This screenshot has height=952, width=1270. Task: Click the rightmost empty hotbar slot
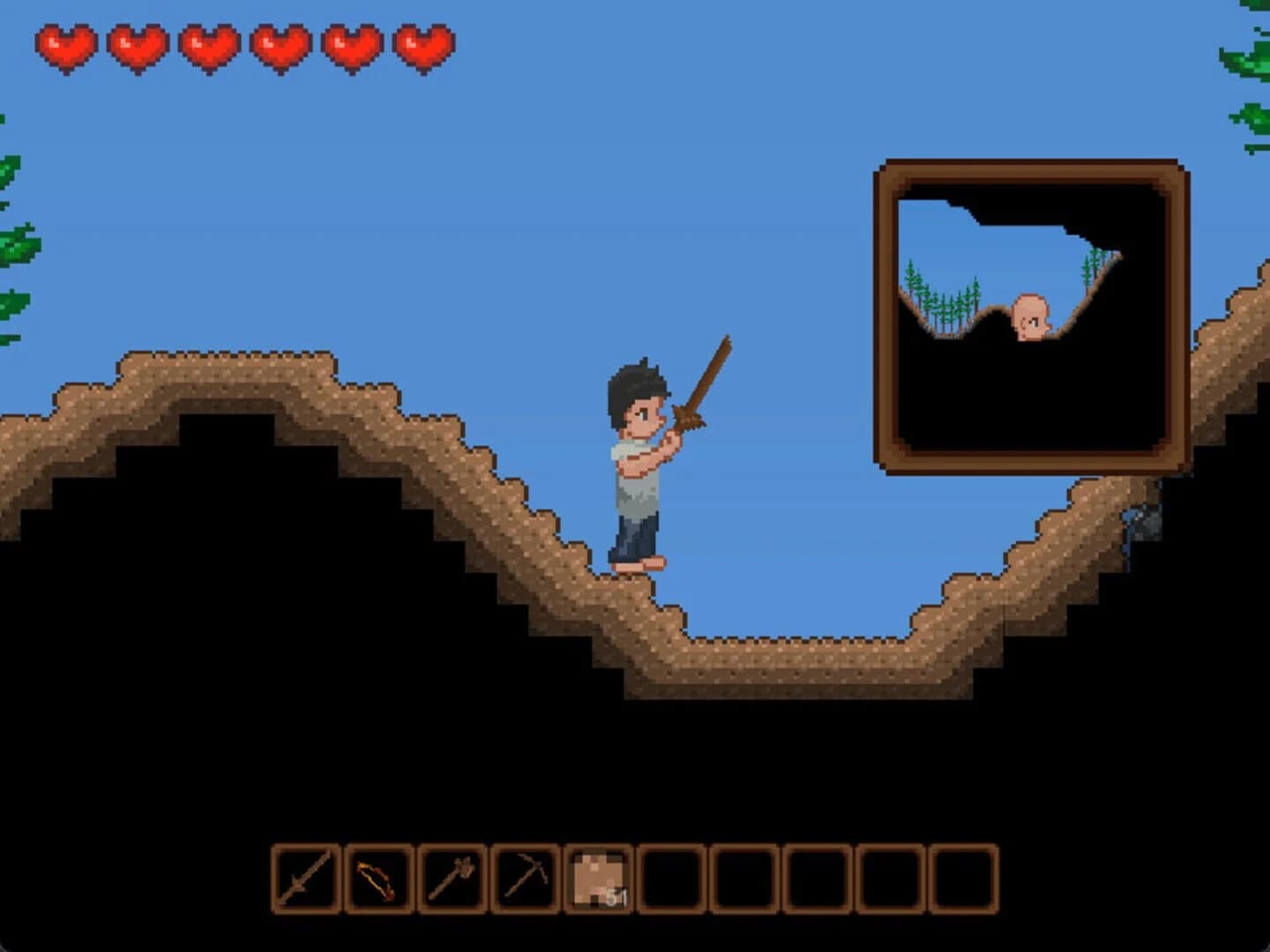click(x=963, y=879)
